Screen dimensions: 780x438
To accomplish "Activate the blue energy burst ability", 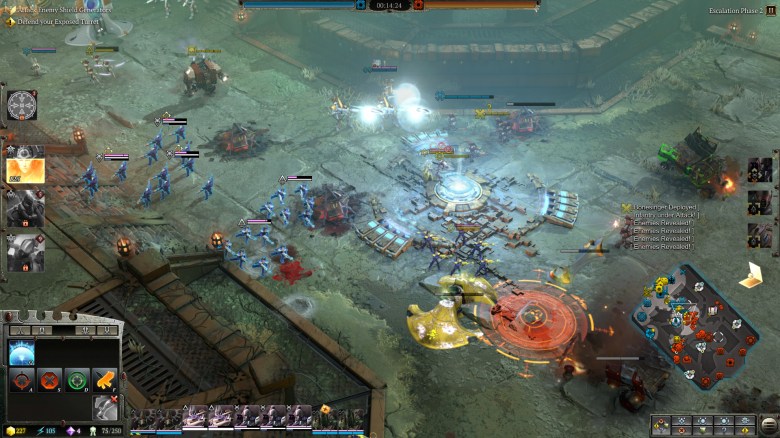I will pyautogui.click(x=21, y=352).
